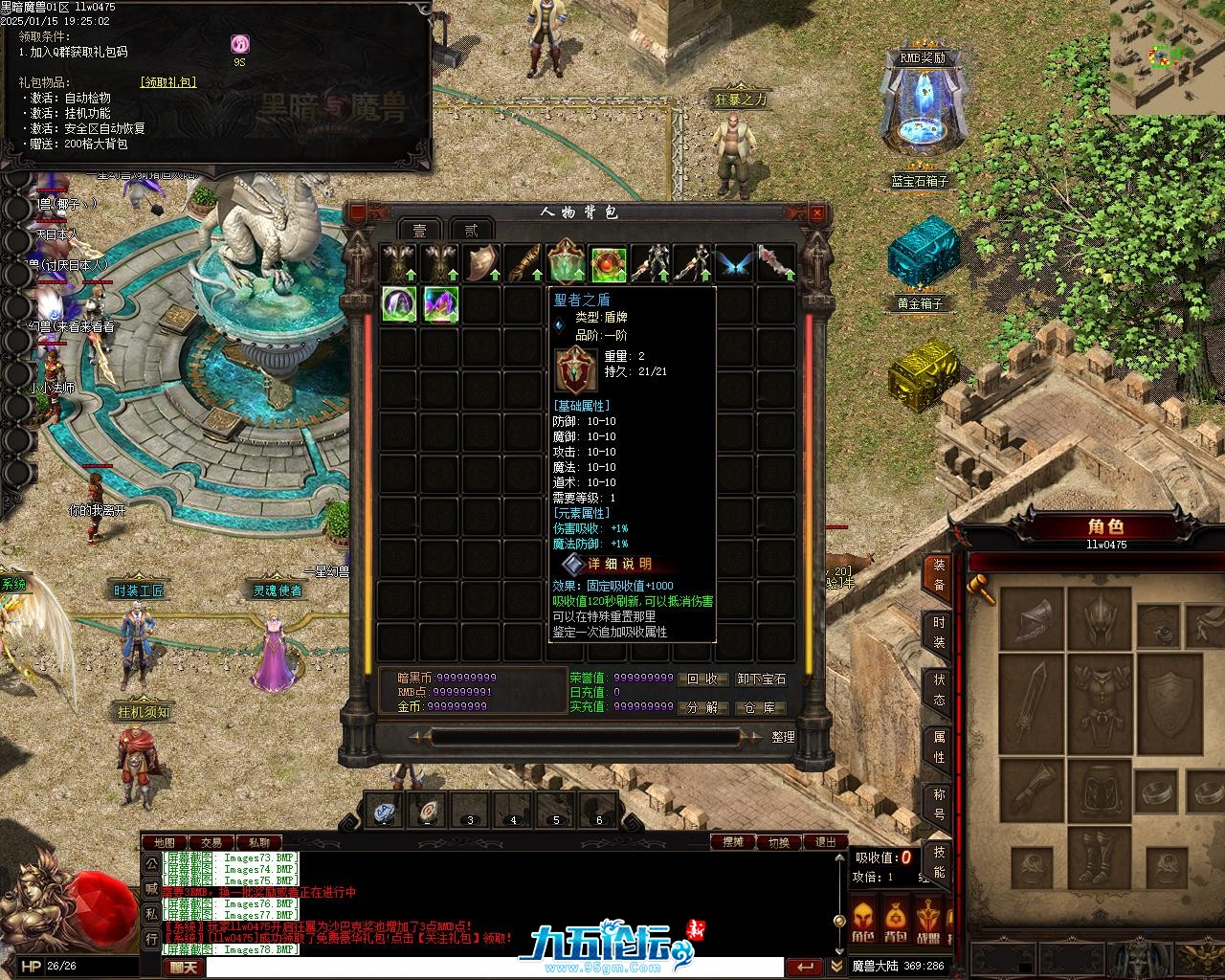
Task: Switch to the 属性 attributes tab
Action: [x=939, y=747]
